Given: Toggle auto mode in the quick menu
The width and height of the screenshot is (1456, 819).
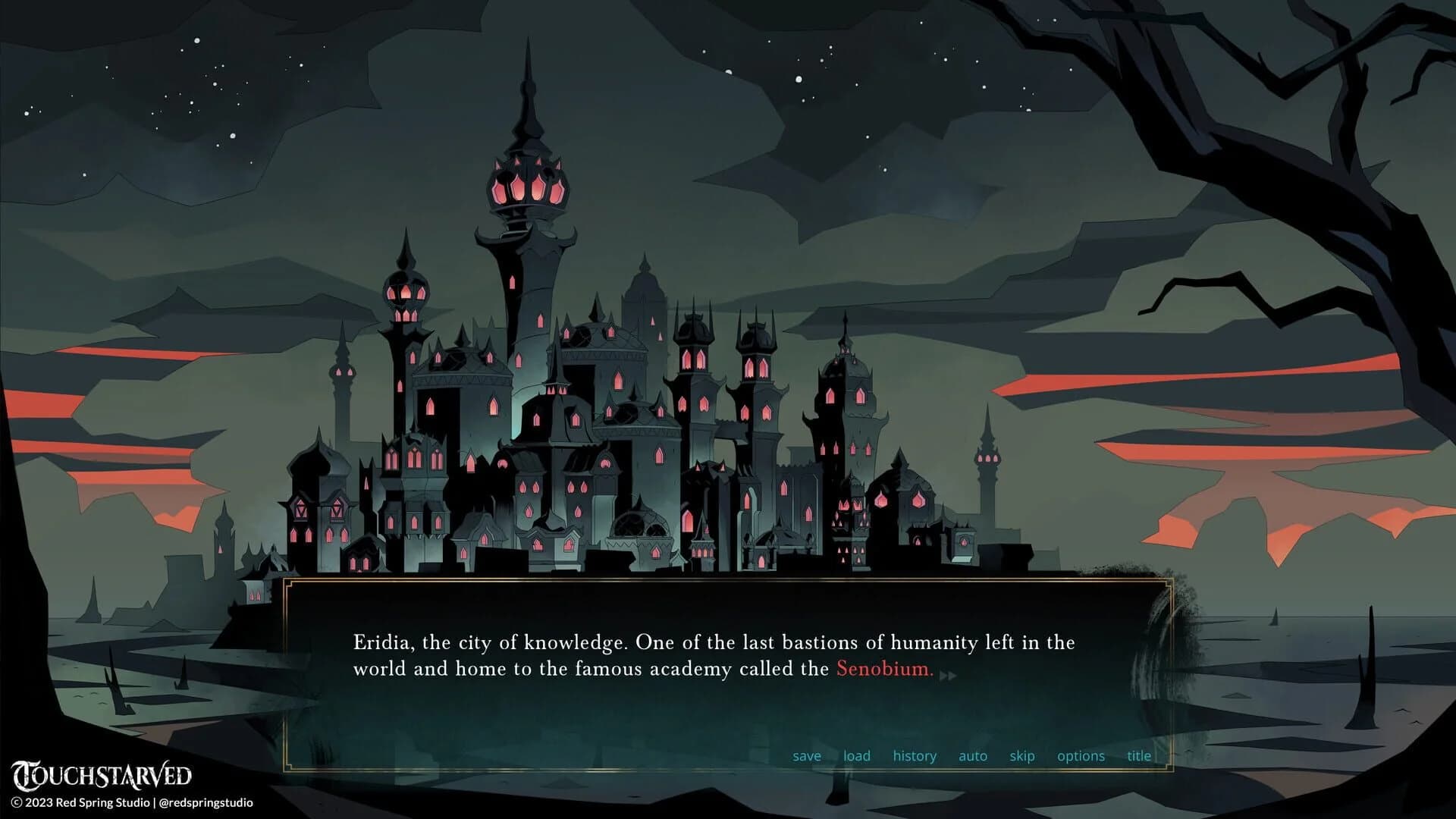Looking at the screenshot, I should pos(973,755).
